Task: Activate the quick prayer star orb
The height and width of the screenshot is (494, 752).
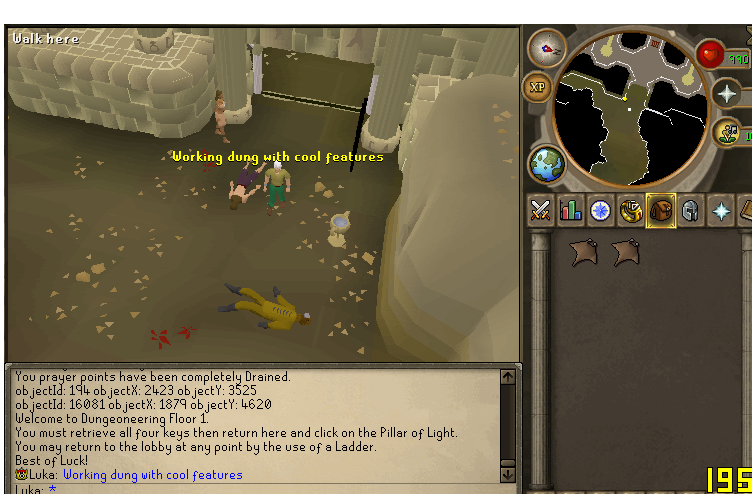Action: coord(727,94)
